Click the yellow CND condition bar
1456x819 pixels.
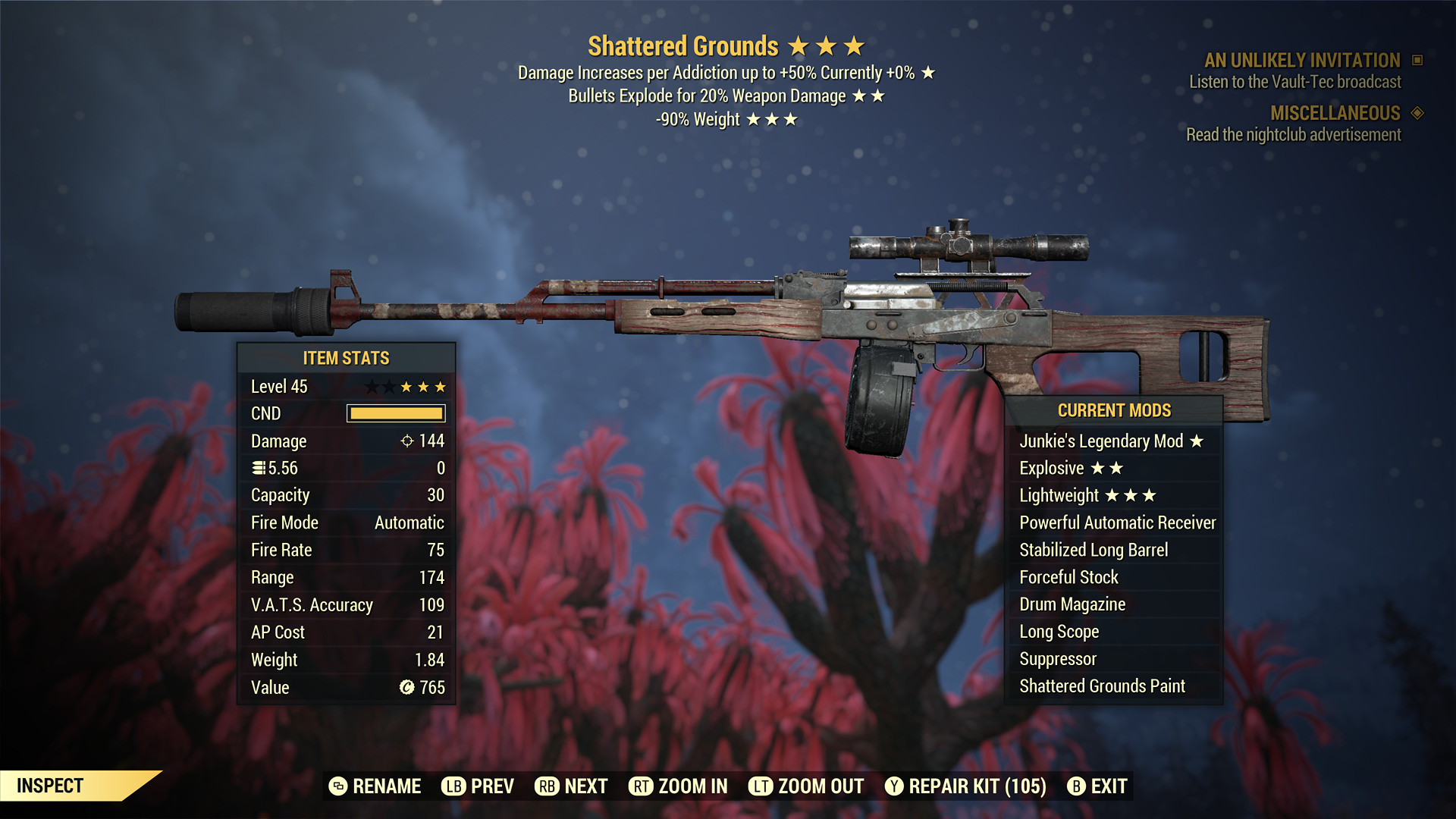coord(395,413)
